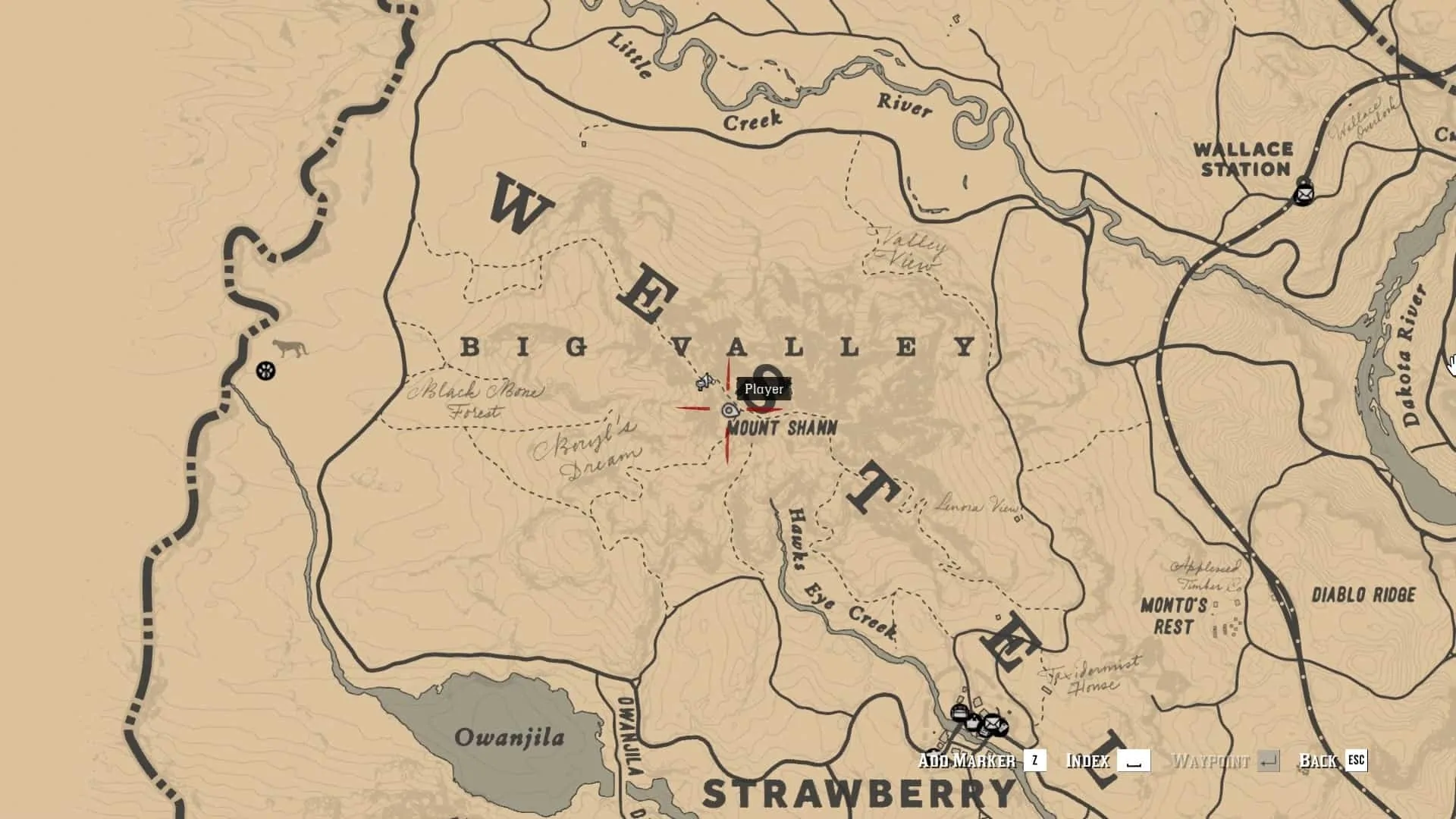Select the cougar animal sighting icon
This screenshot has height=819, width=1456.
click(x=292, y=347)
